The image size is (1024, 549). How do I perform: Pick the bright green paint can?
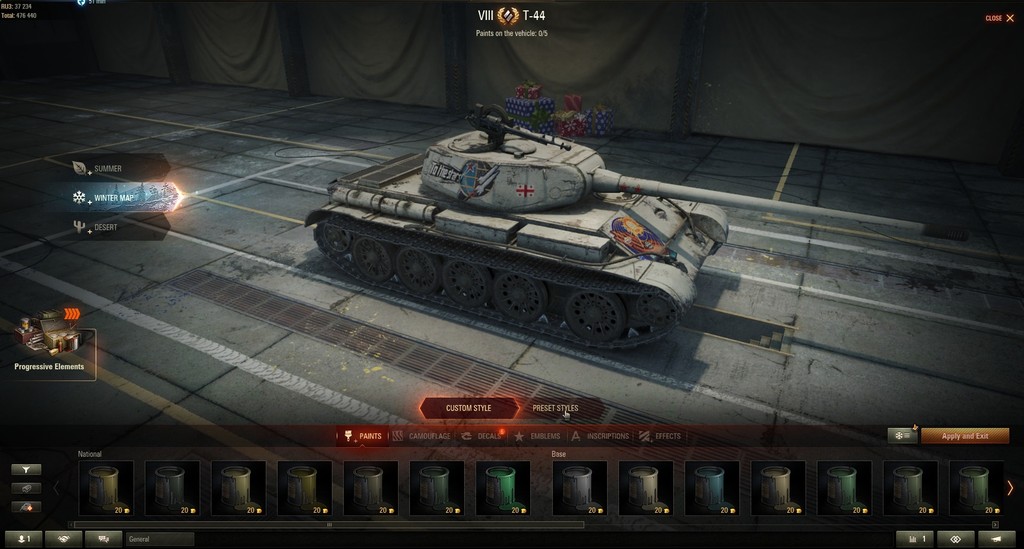(501, 488)
